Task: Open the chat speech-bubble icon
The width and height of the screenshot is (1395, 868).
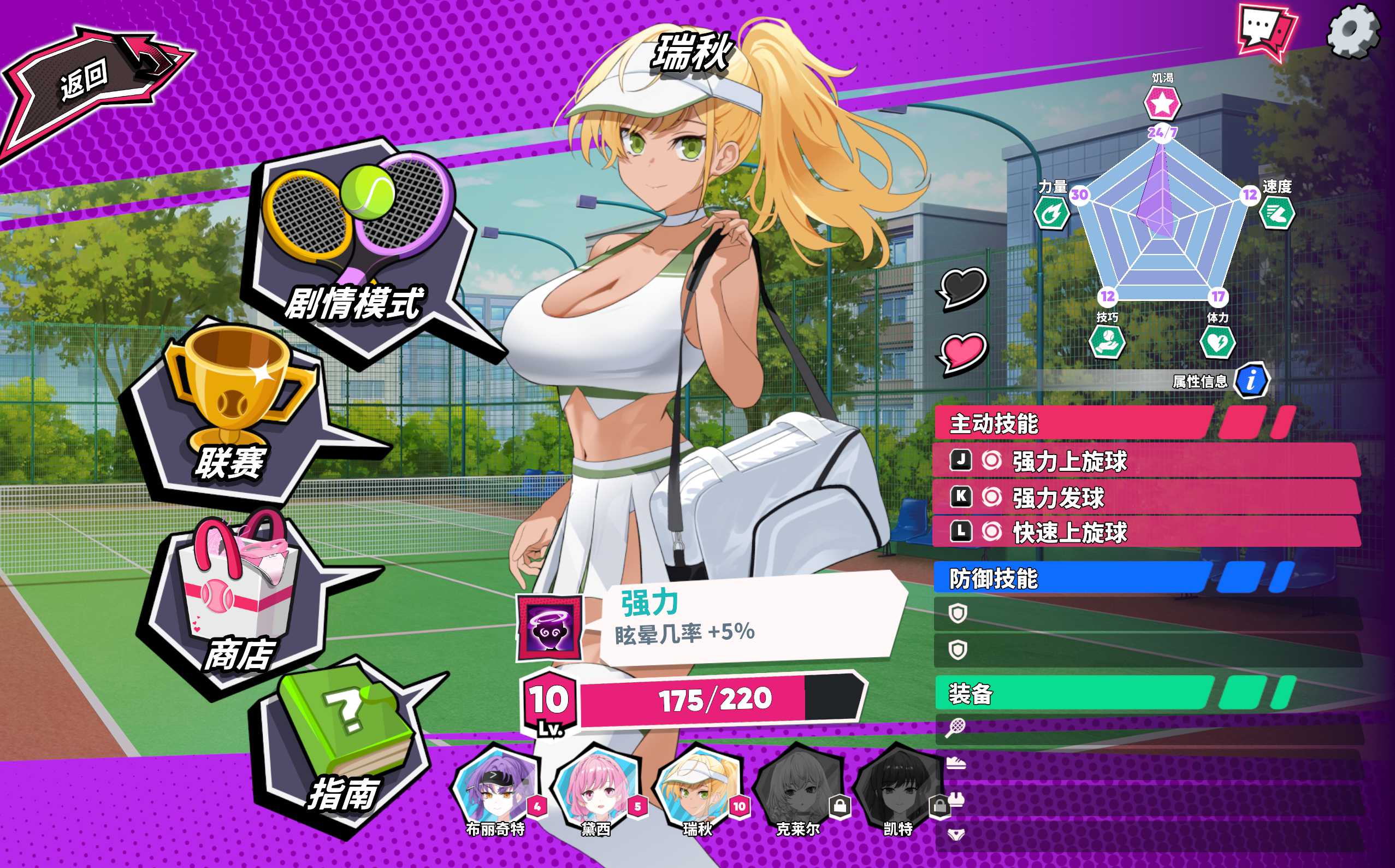Action: [1267, 31]
